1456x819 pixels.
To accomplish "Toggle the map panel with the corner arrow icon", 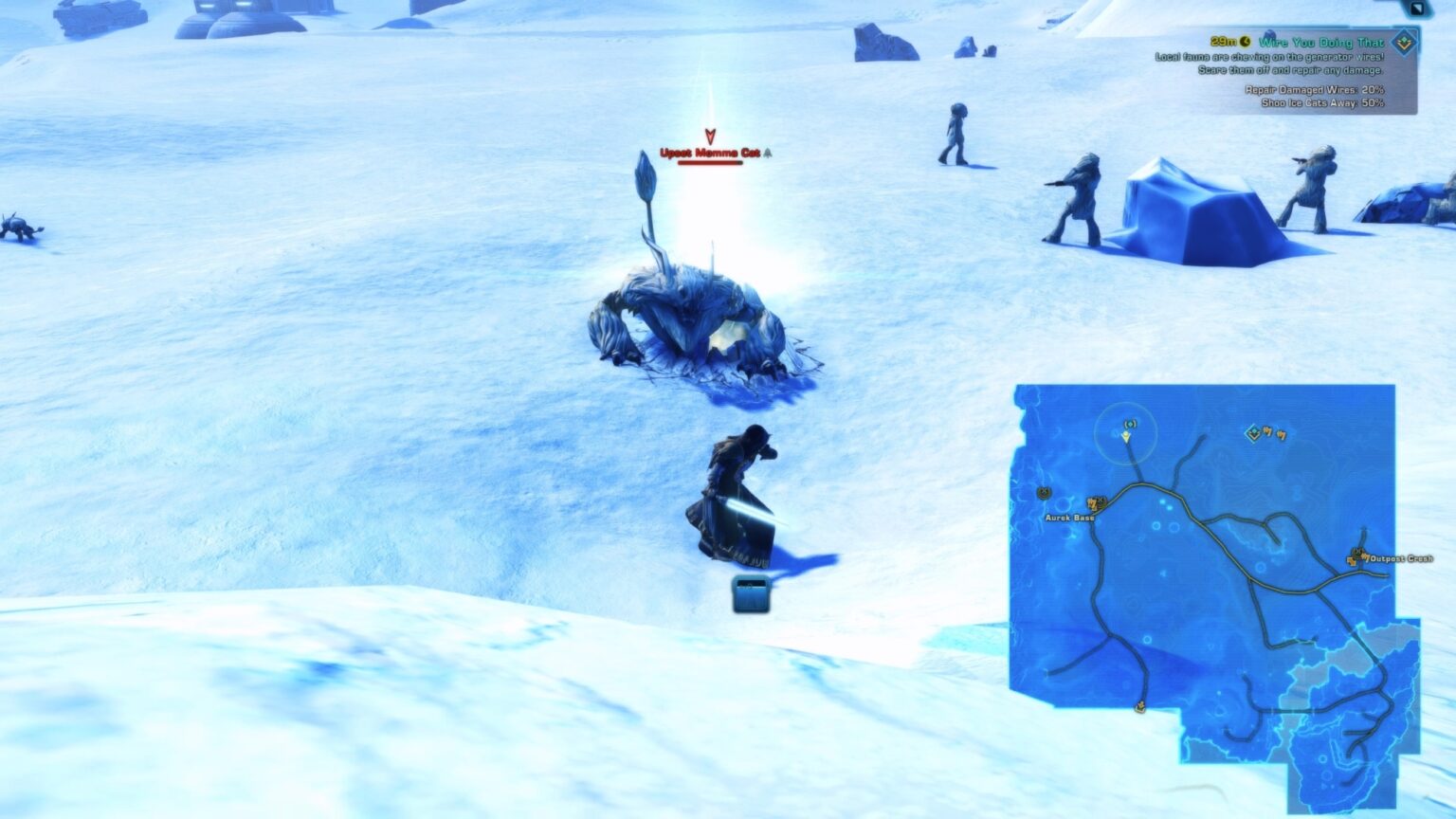I will [x=1418, y=9].
